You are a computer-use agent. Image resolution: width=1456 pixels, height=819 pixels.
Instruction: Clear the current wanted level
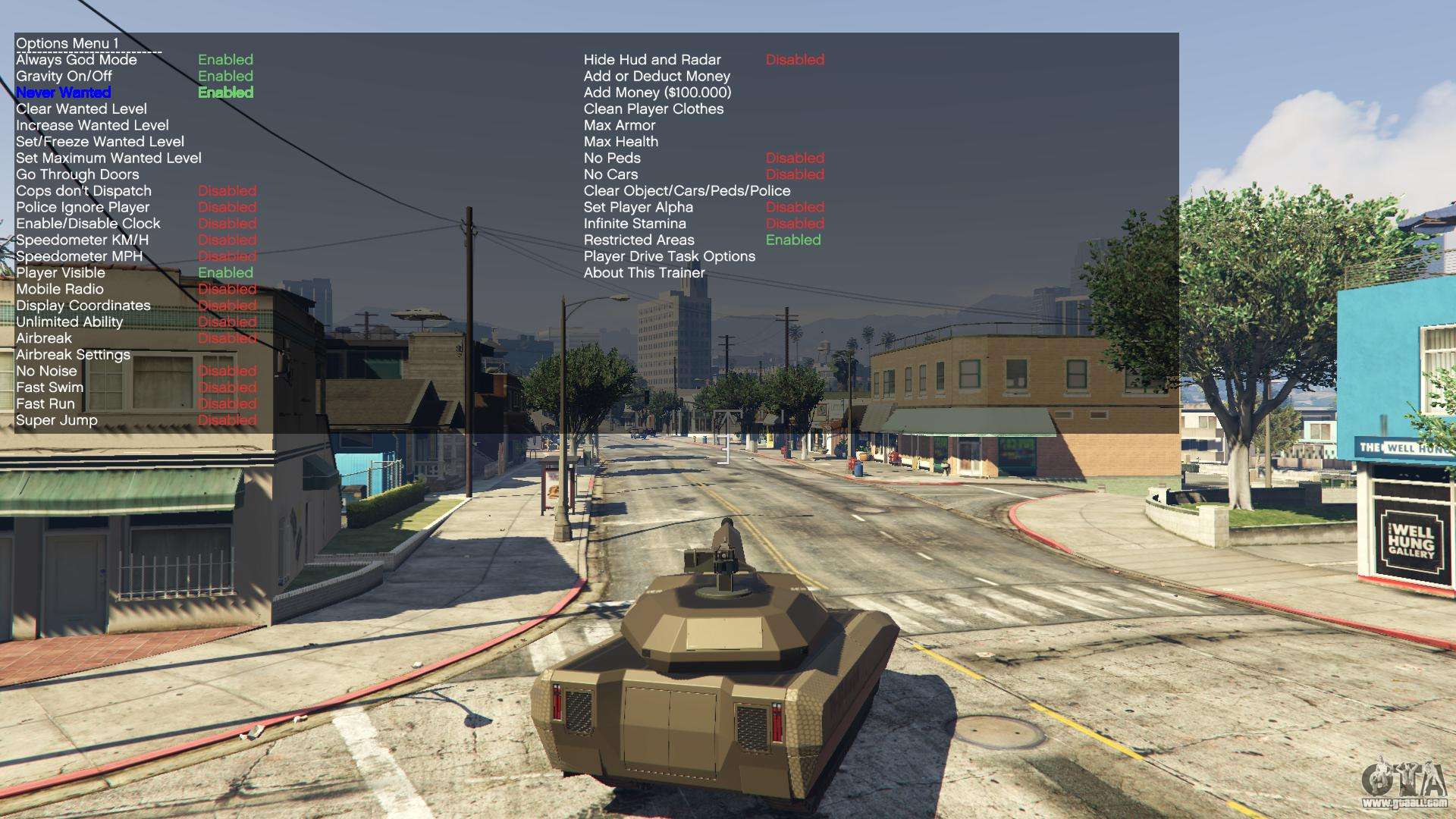pos(80,108)
